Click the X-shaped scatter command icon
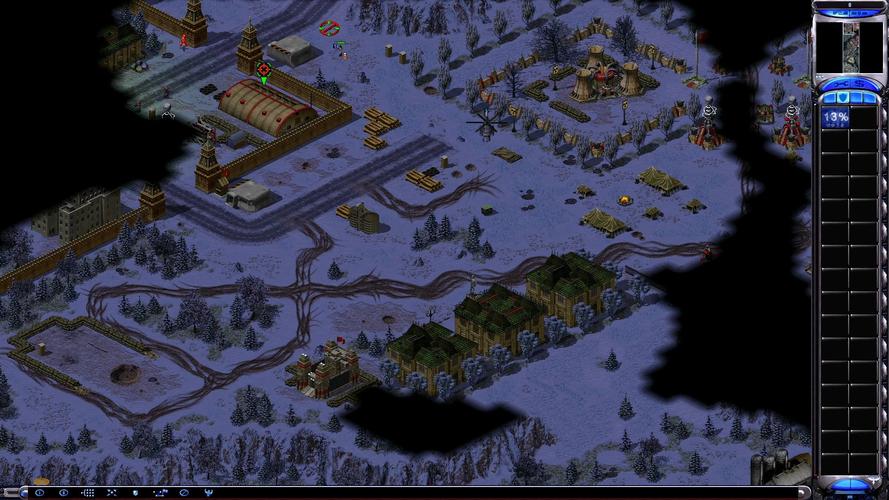This screenshot has height=500, width=889. (x=111, y=493)
